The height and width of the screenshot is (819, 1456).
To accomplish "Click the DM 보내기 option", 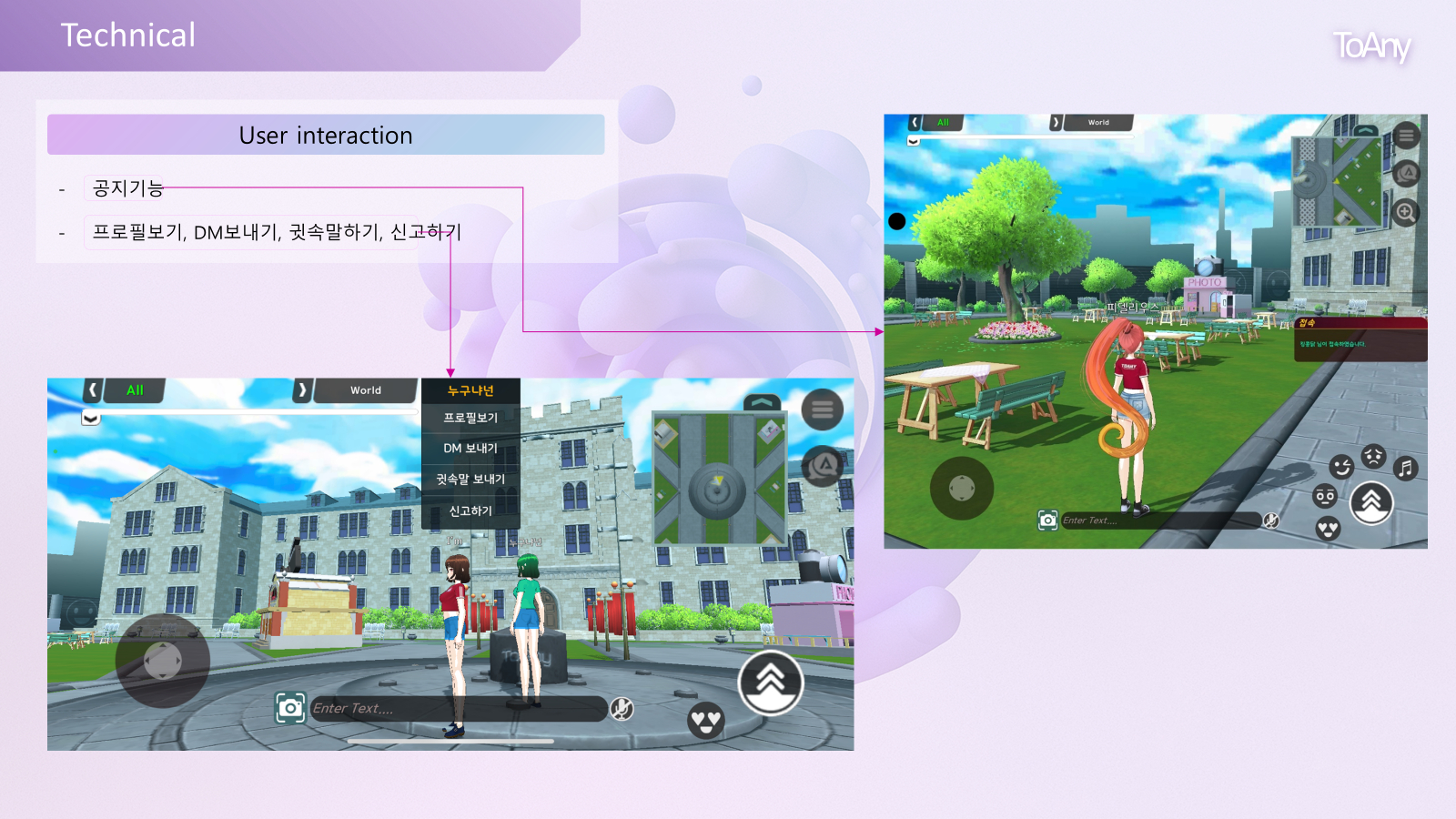I will click(470, 449).
